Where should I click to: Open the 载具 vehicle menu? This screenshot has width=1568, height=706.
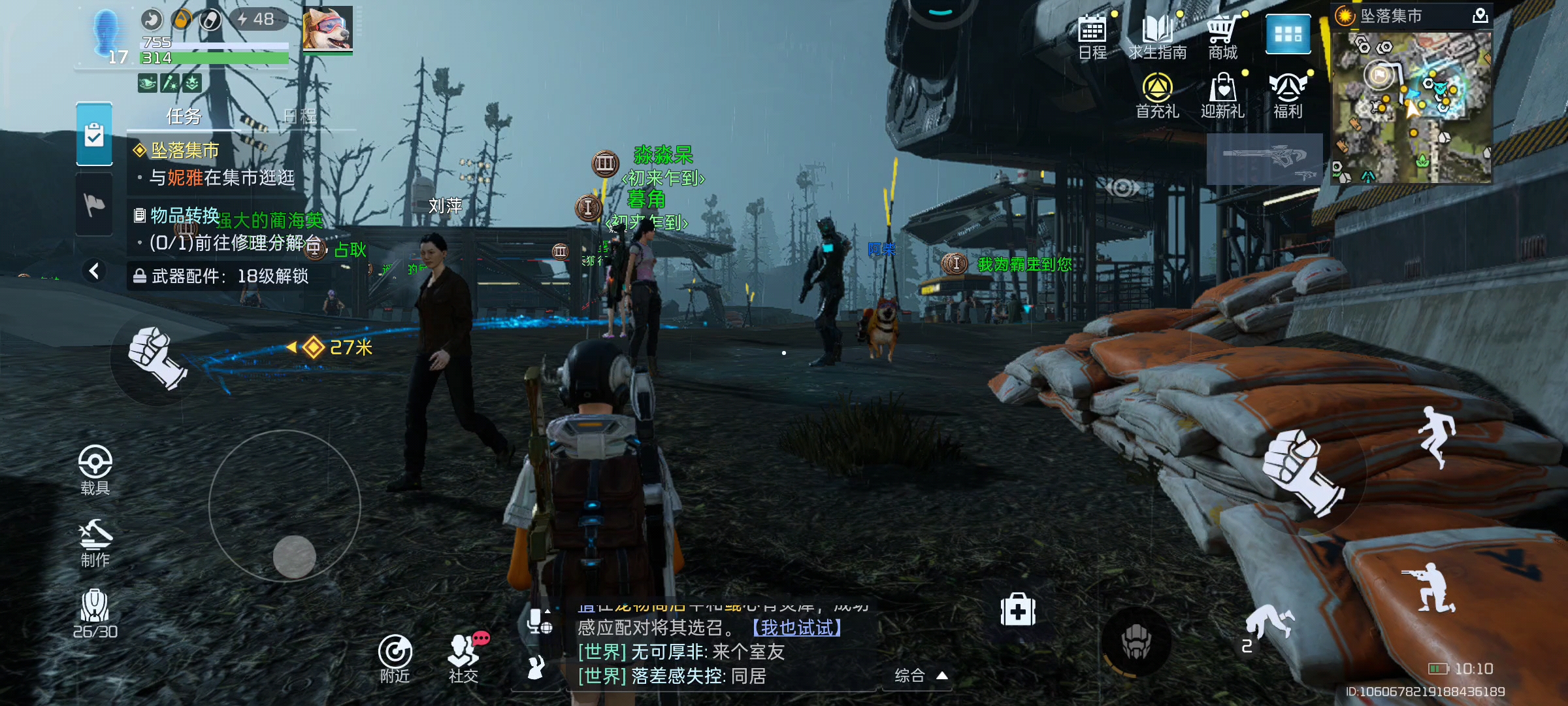pos(95,469)
